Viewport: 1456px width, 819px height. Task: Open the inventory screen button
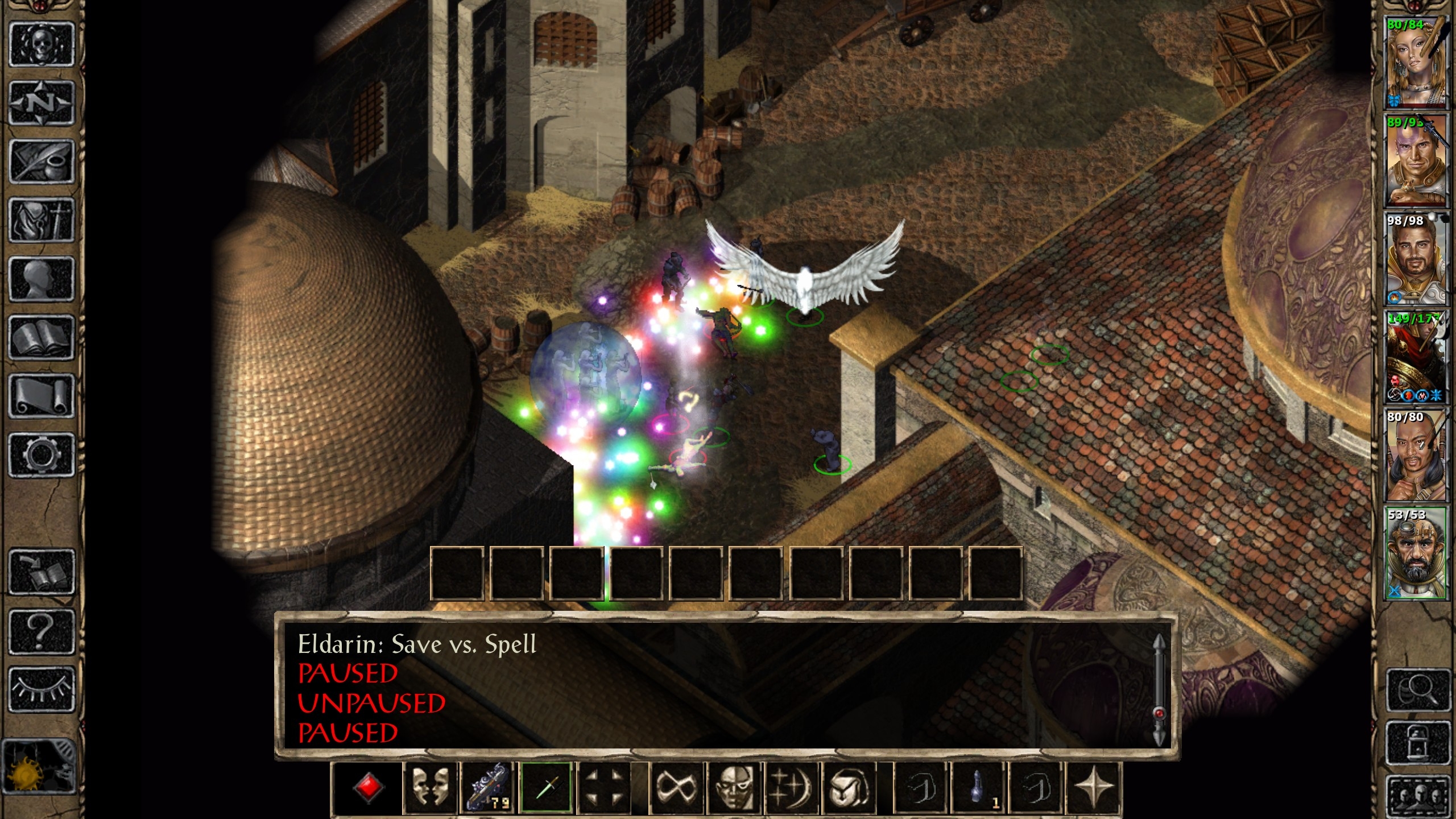click(42, 221)
